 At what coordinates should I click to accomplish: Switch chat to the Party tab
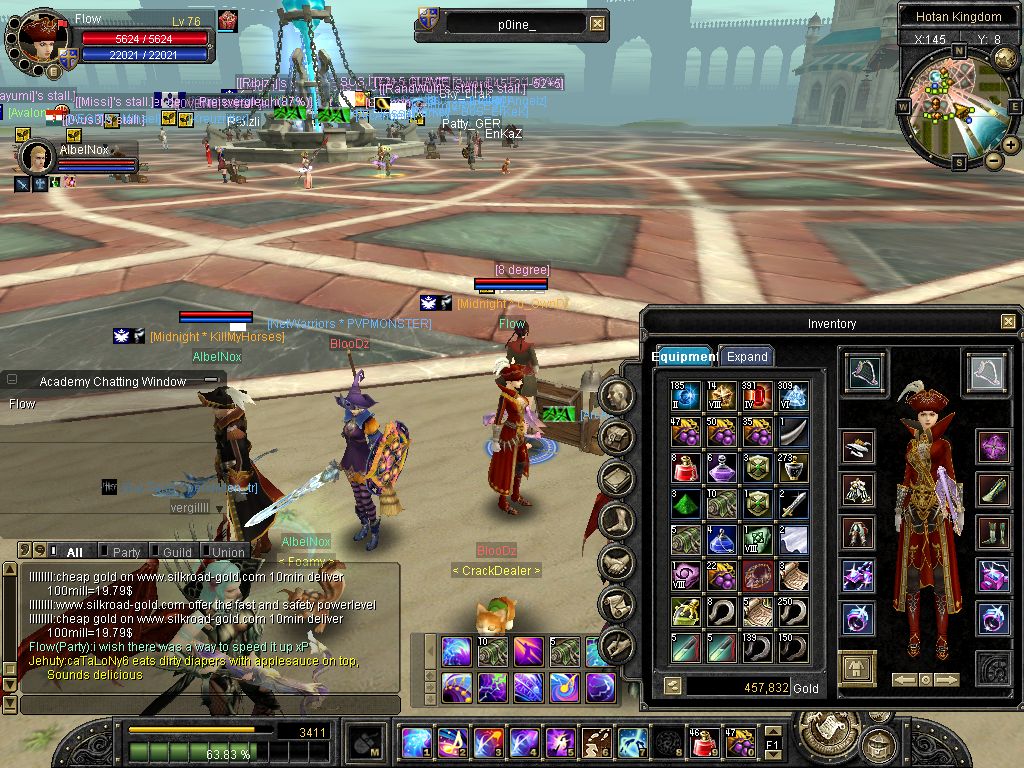126,552
